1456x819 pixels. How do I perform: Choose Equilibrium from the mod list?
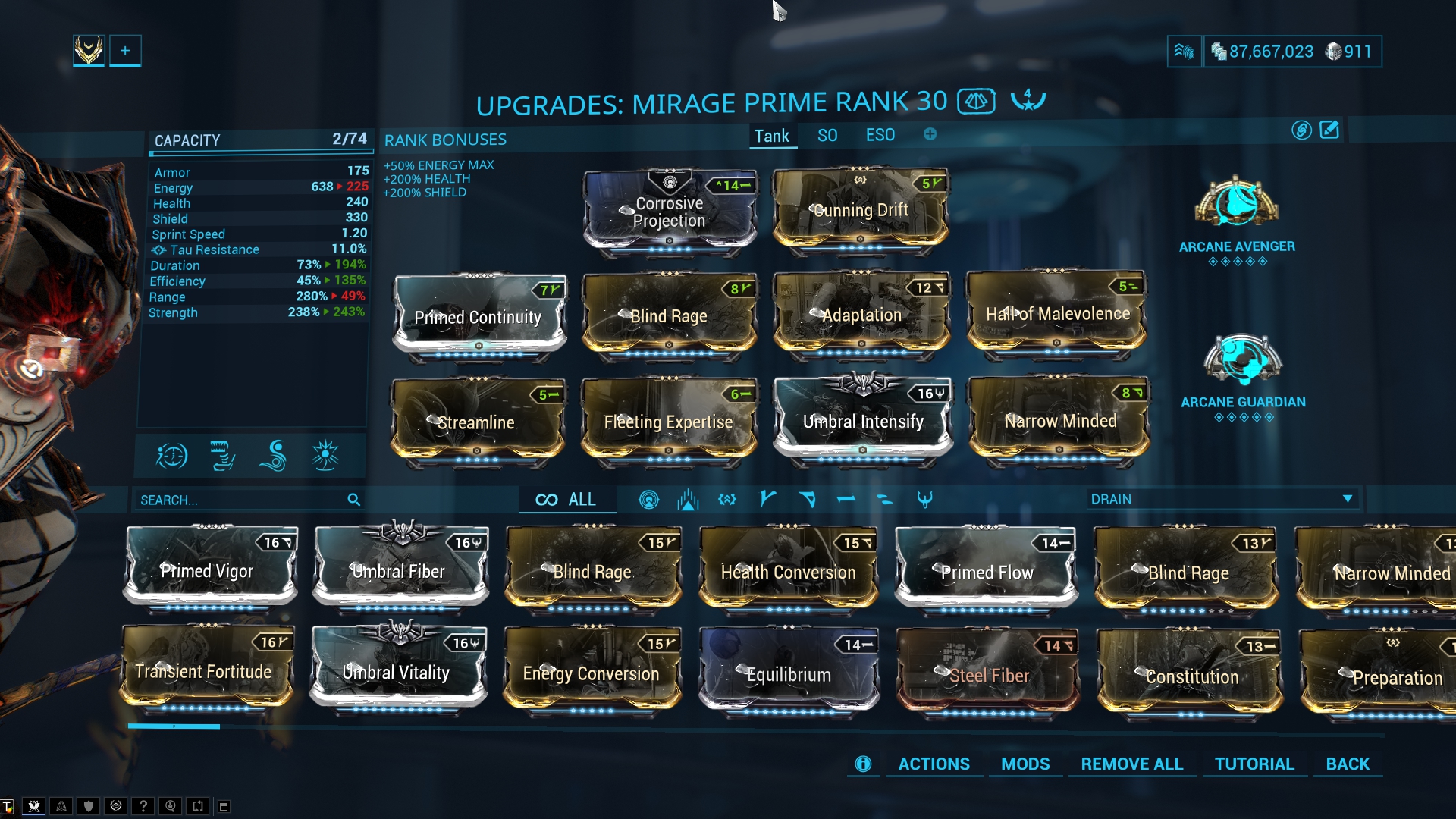[x=788, y=672]
